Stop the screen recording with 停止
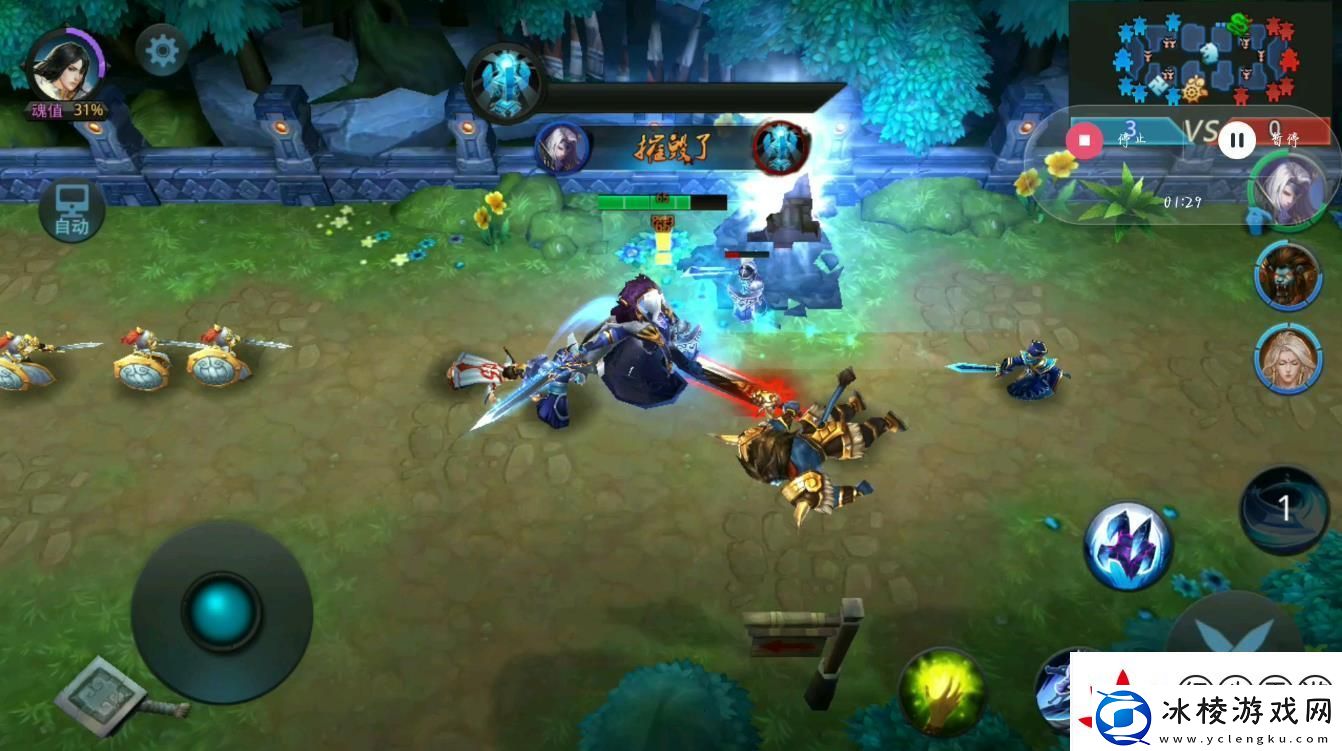Screen dimensions: 1342x751 [x=1084, y=139]
